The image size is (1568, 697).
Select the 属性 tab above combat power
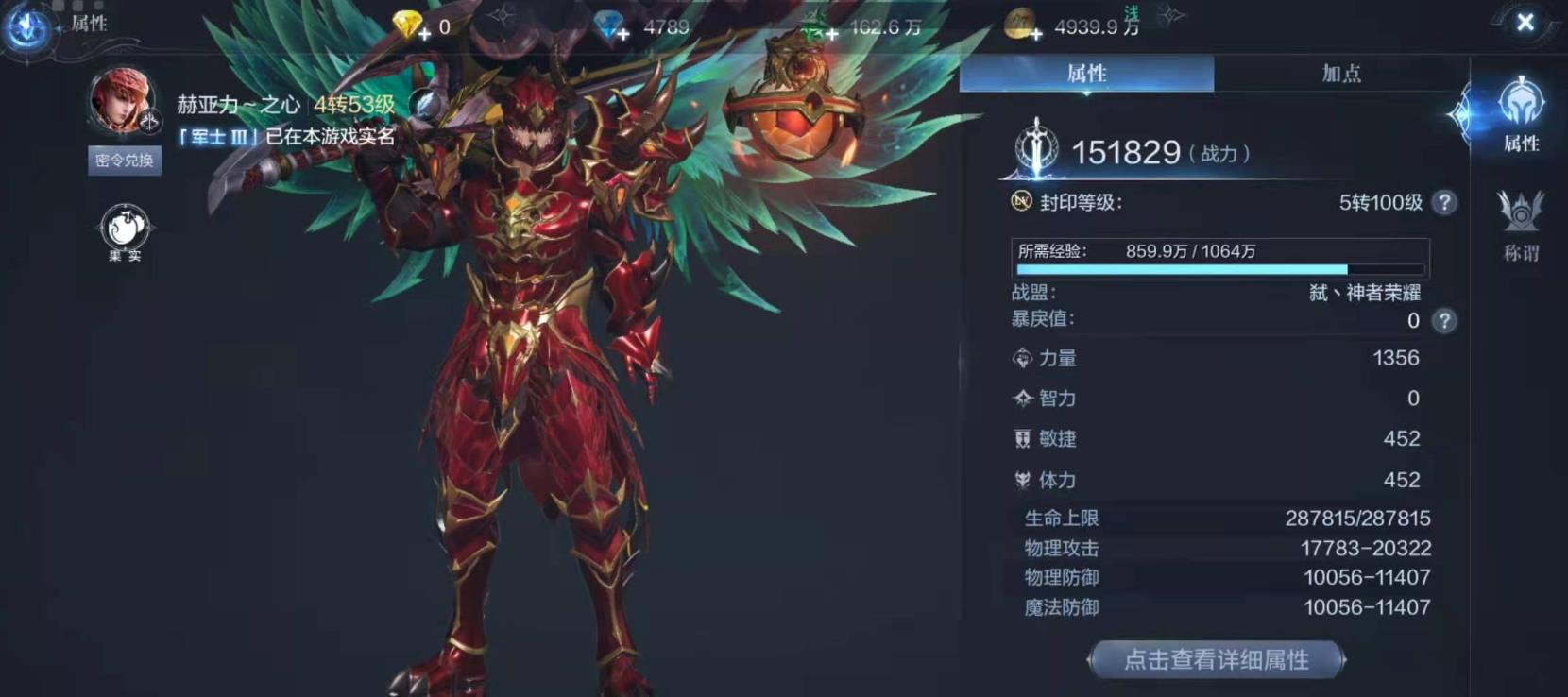[1086, 74]
